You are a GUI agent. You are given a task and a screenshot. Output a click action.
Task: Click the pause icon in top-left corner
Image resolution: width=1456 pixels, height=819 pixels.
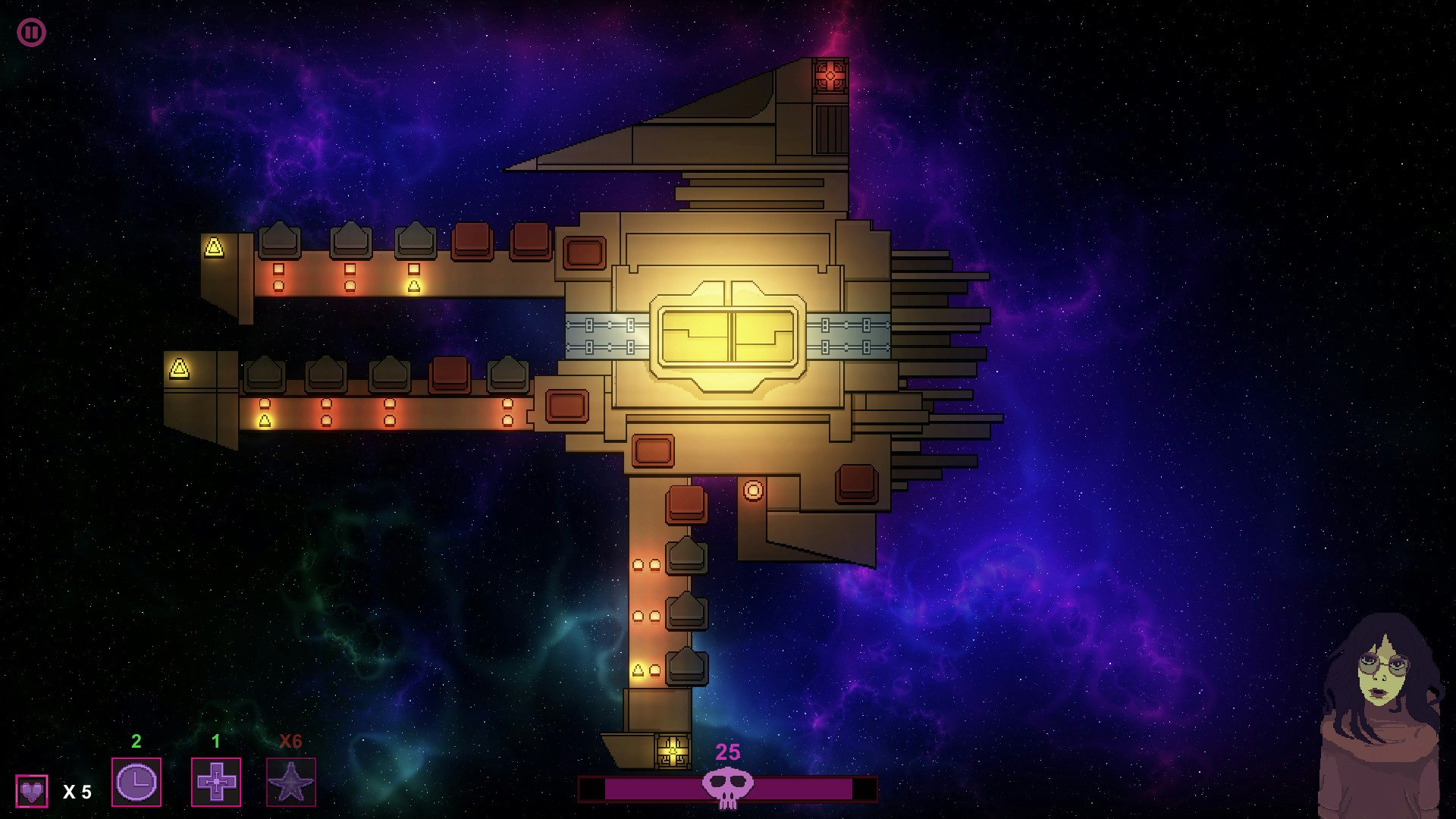pos(32,32)
